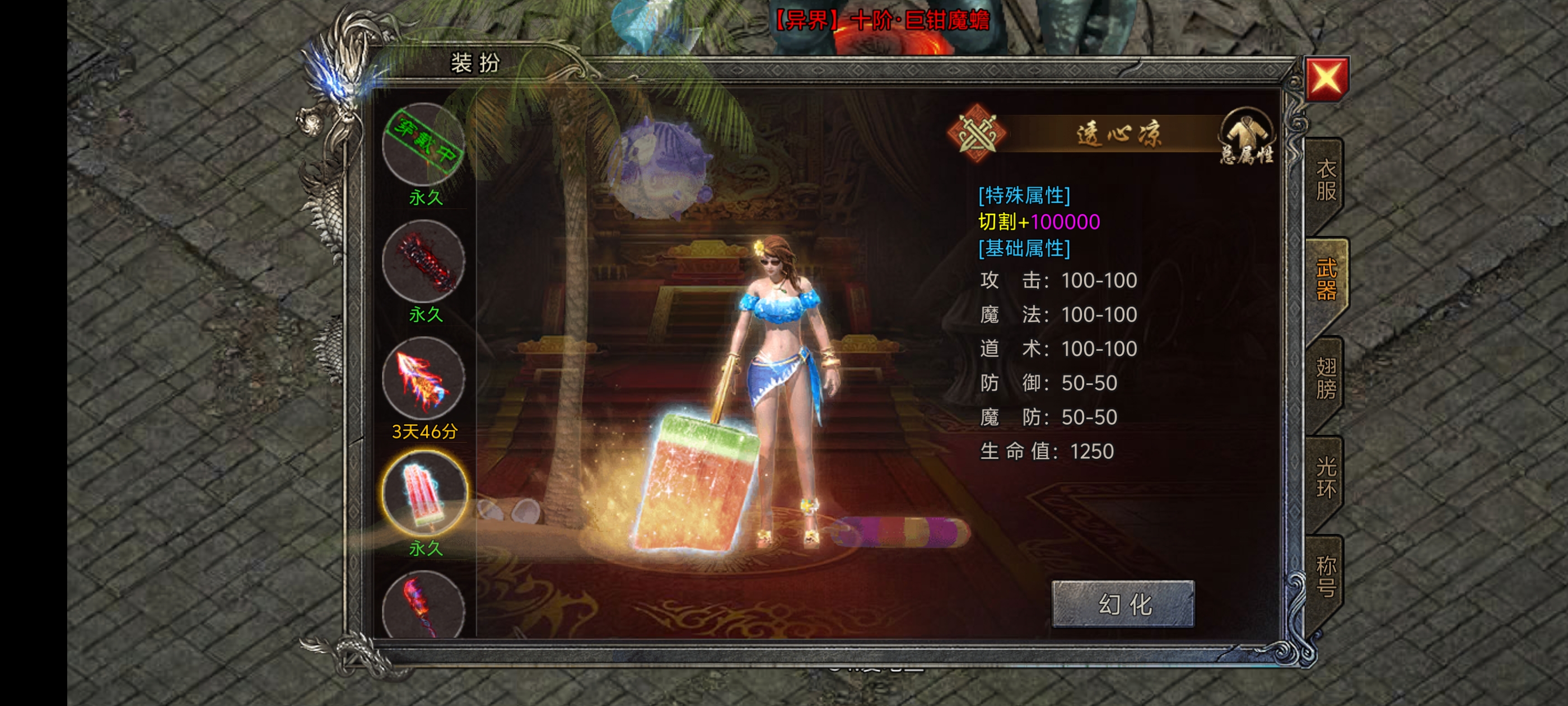Image resolution: width=1568 pixels, height=706 pixels.
Task: Open the 称号 title tab
Action: click(x=1325, y=576)
